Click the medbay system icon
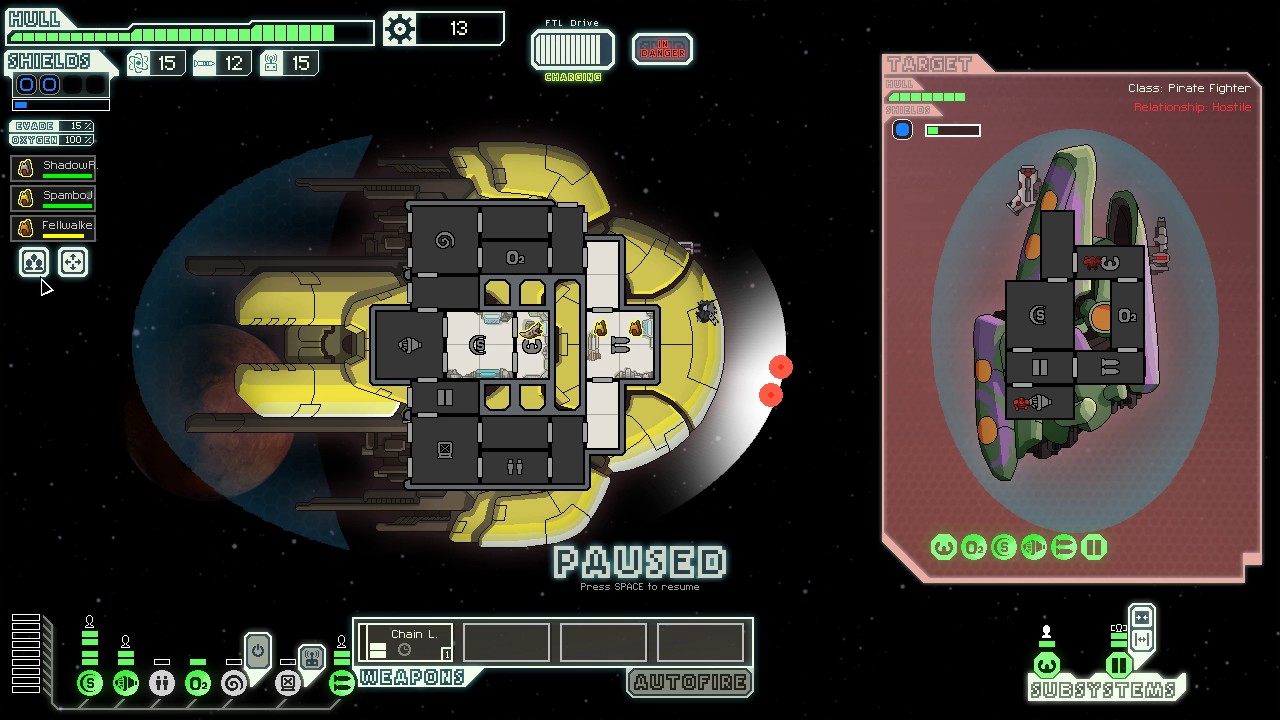 pos(162,683)
